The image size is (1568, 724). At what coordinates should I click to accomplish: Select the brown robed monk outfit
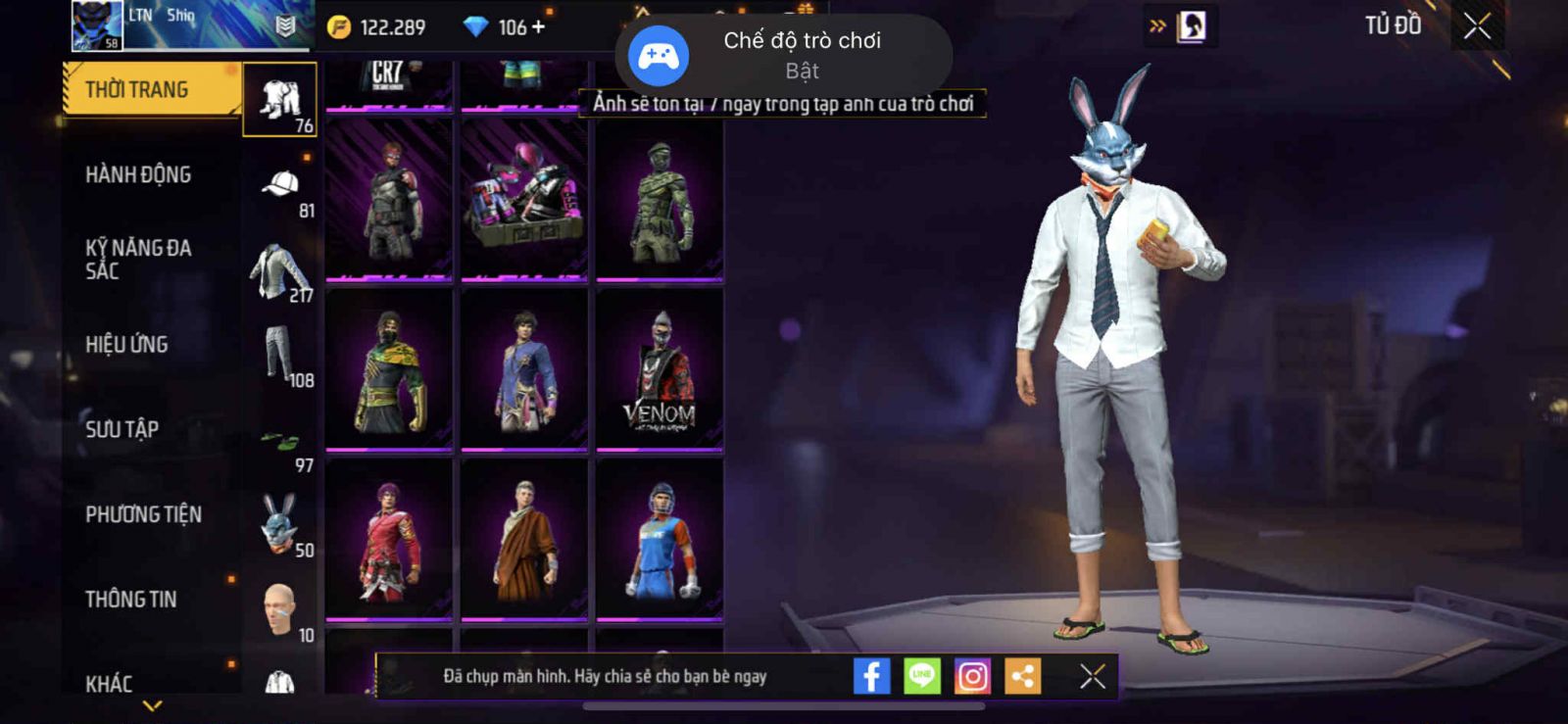524,540
